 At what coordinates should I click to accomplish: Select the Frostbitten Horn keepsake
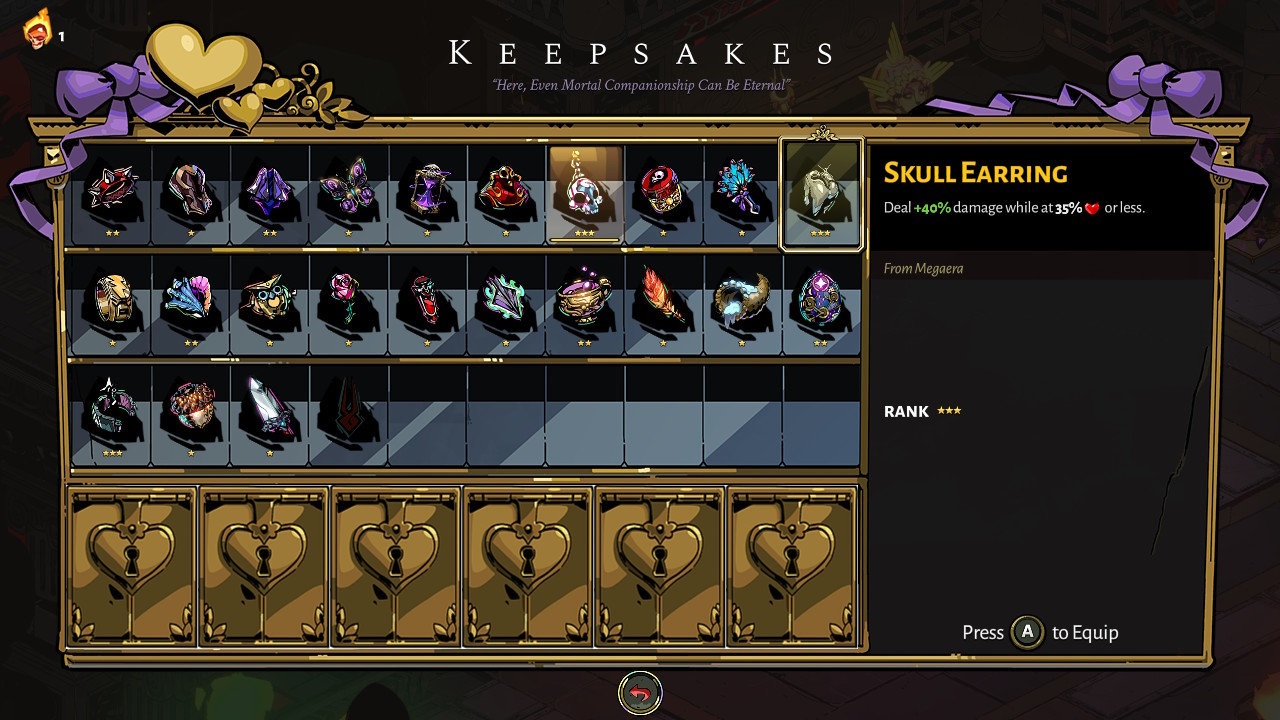(x=744, y=305)
